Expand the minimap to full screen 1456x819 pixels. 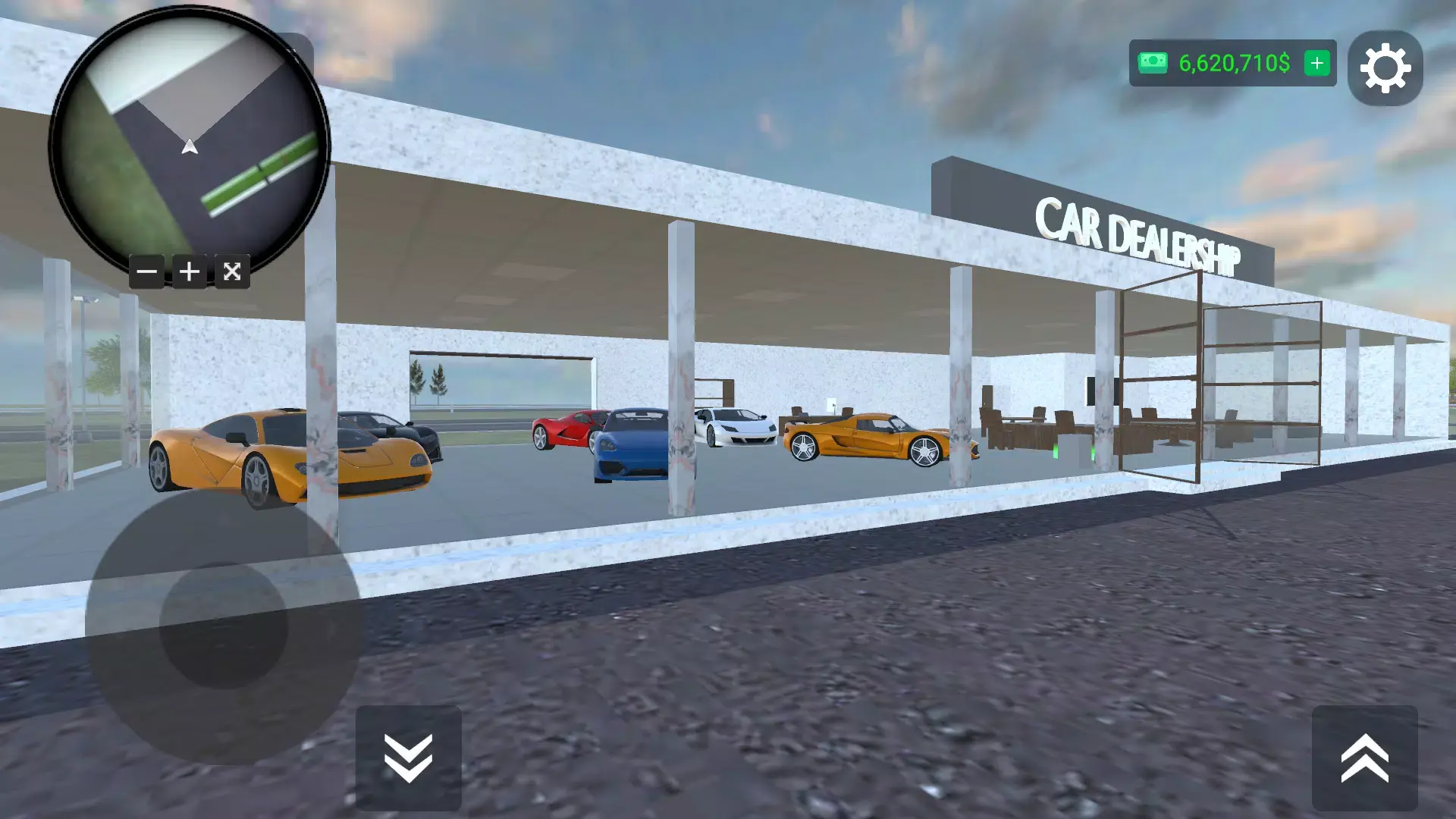232,271
